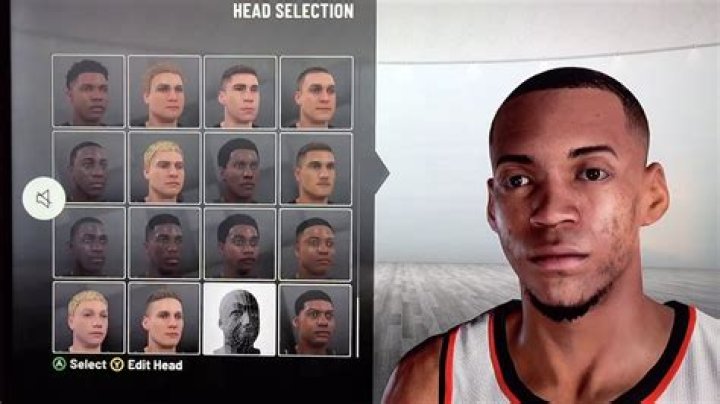Toggle the muted speaker icon
The width and height of the screenshot is (720, 404).
tap(44, 199)
